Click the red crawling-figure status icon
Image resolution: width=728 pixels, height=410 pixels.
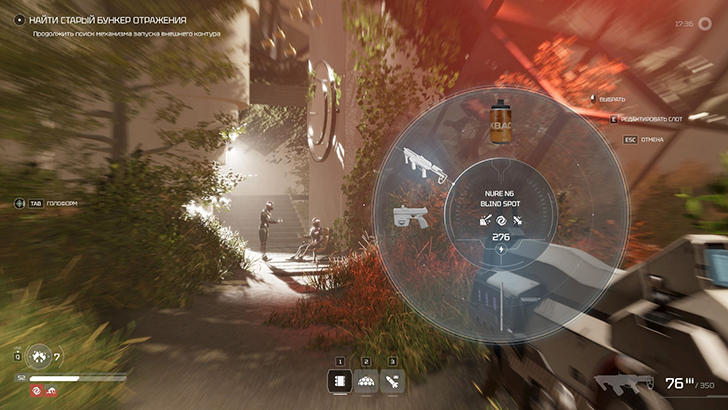pyautogui.click(x=49, y=391)
